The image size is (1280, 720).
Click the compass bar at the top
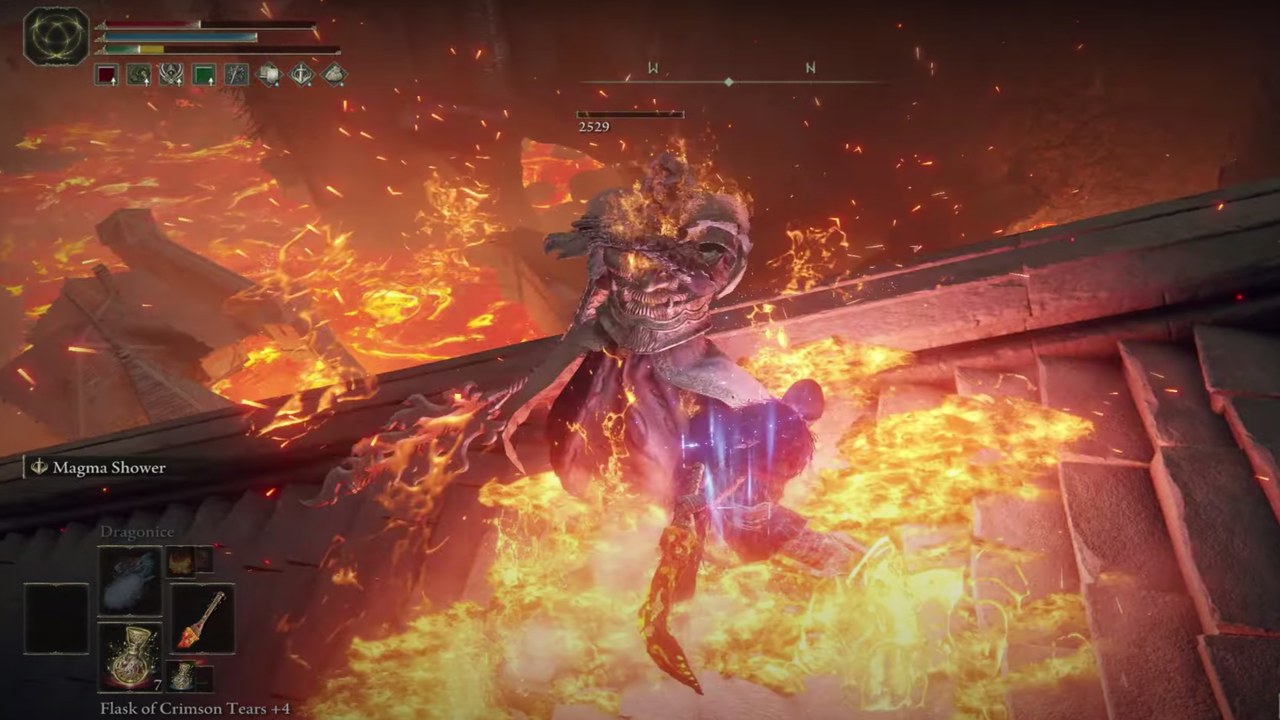729,81
